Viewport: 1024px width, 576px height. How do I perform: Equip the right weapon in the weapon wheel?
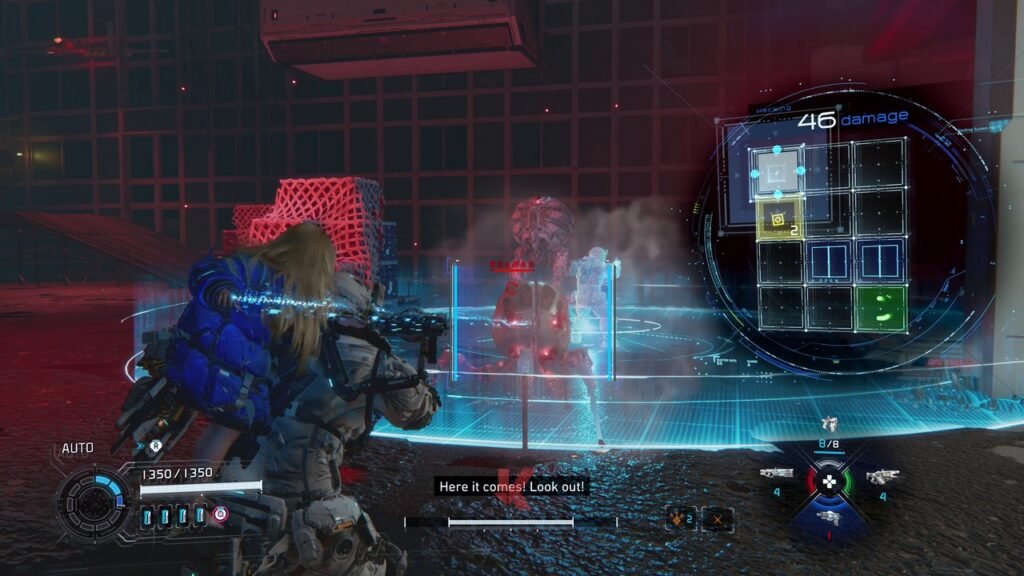(x=882, y=477)
